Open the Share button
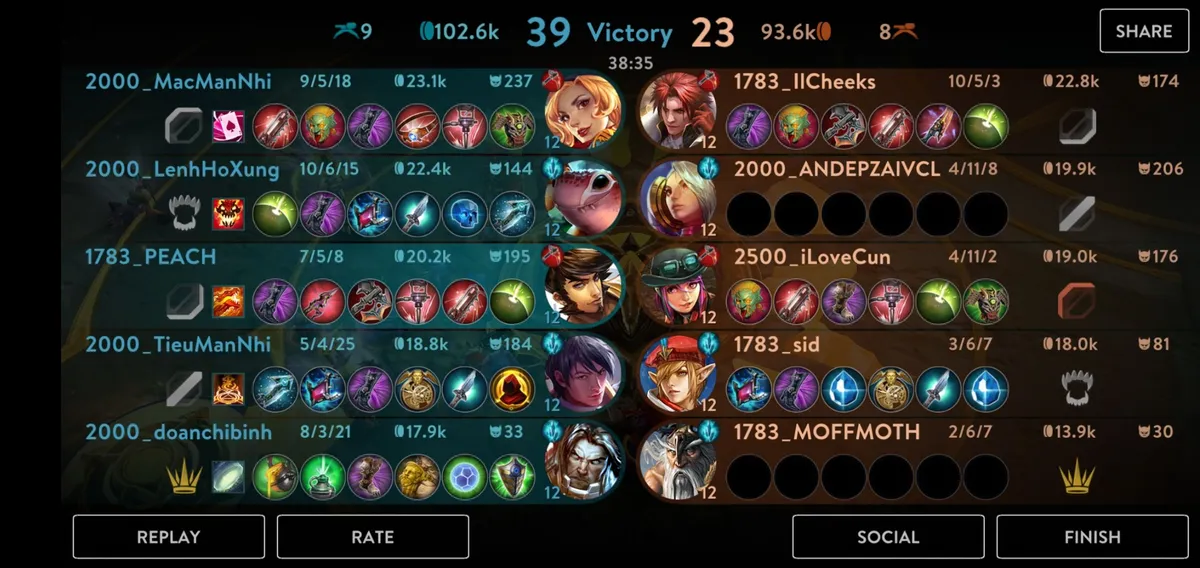Viewport: 1200px width, 568px height. [1143, 31]
